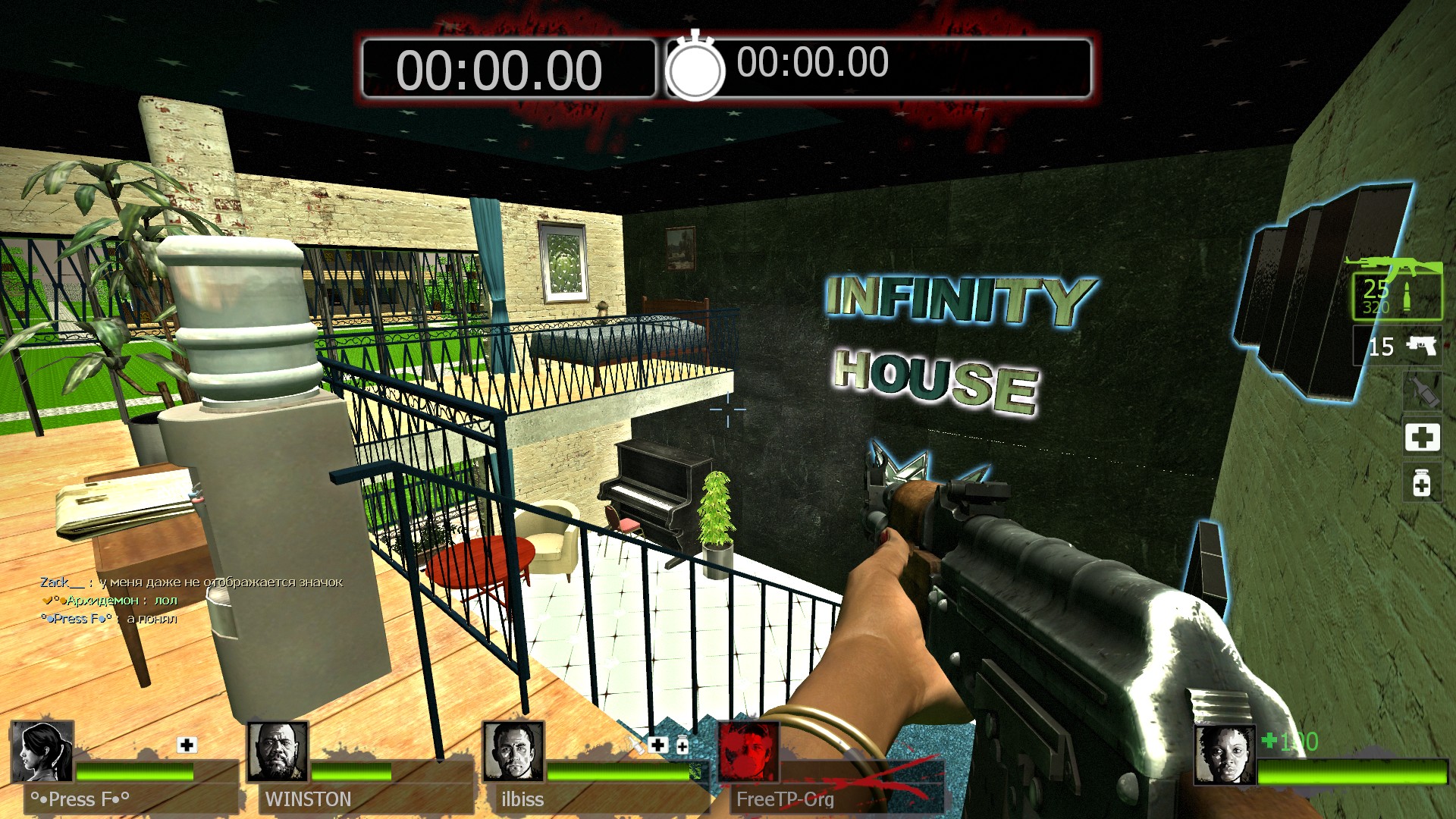Select the first aid kit slot

[1422, 438]
